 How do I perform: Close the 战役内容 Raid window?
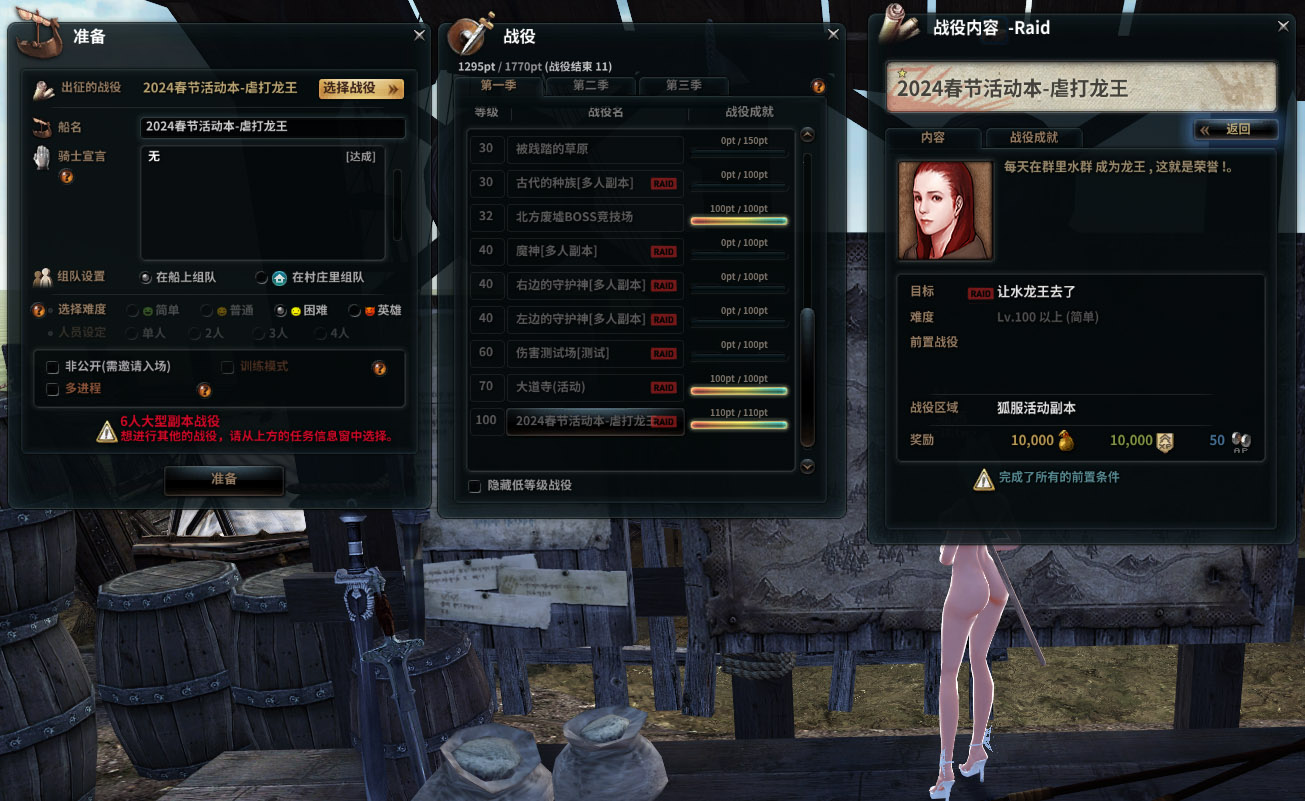[1284, 26]
